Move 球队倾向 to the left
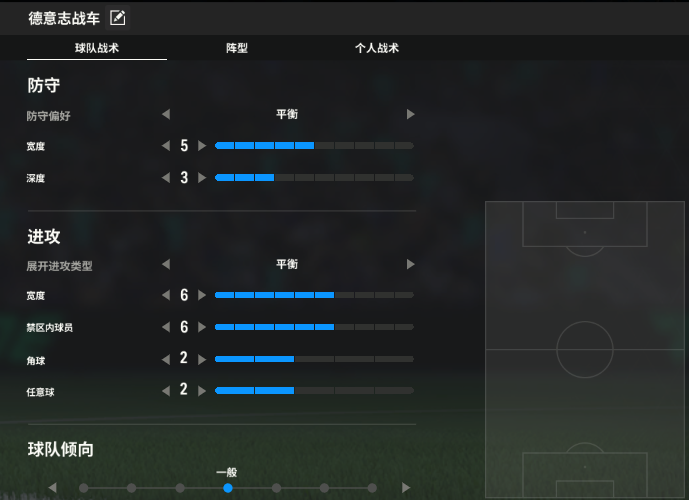Screen dimensions: 689x500 [x=53, y=488]
